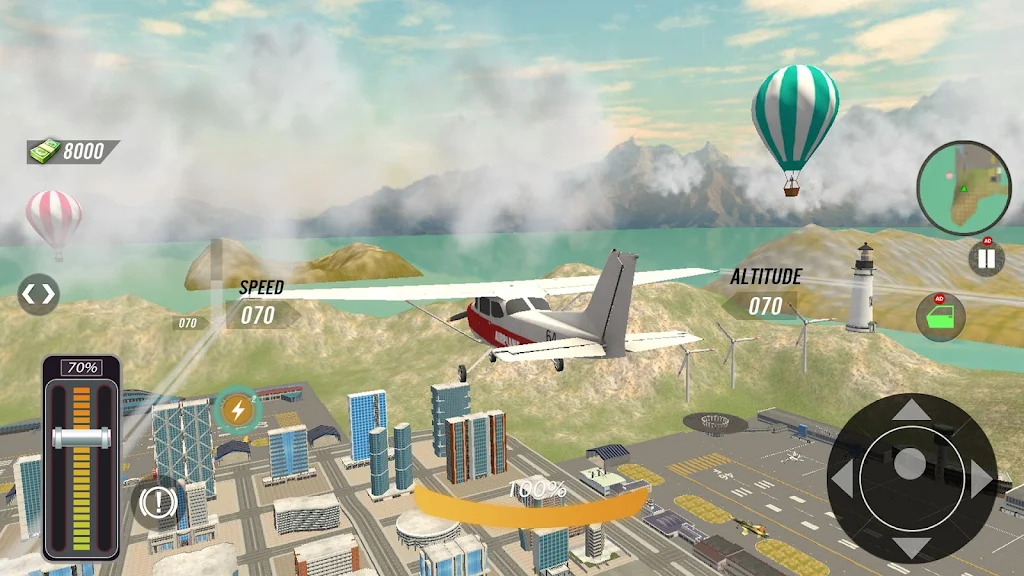Open the circular minimap

pyautogui.click(x=964, y=188)
